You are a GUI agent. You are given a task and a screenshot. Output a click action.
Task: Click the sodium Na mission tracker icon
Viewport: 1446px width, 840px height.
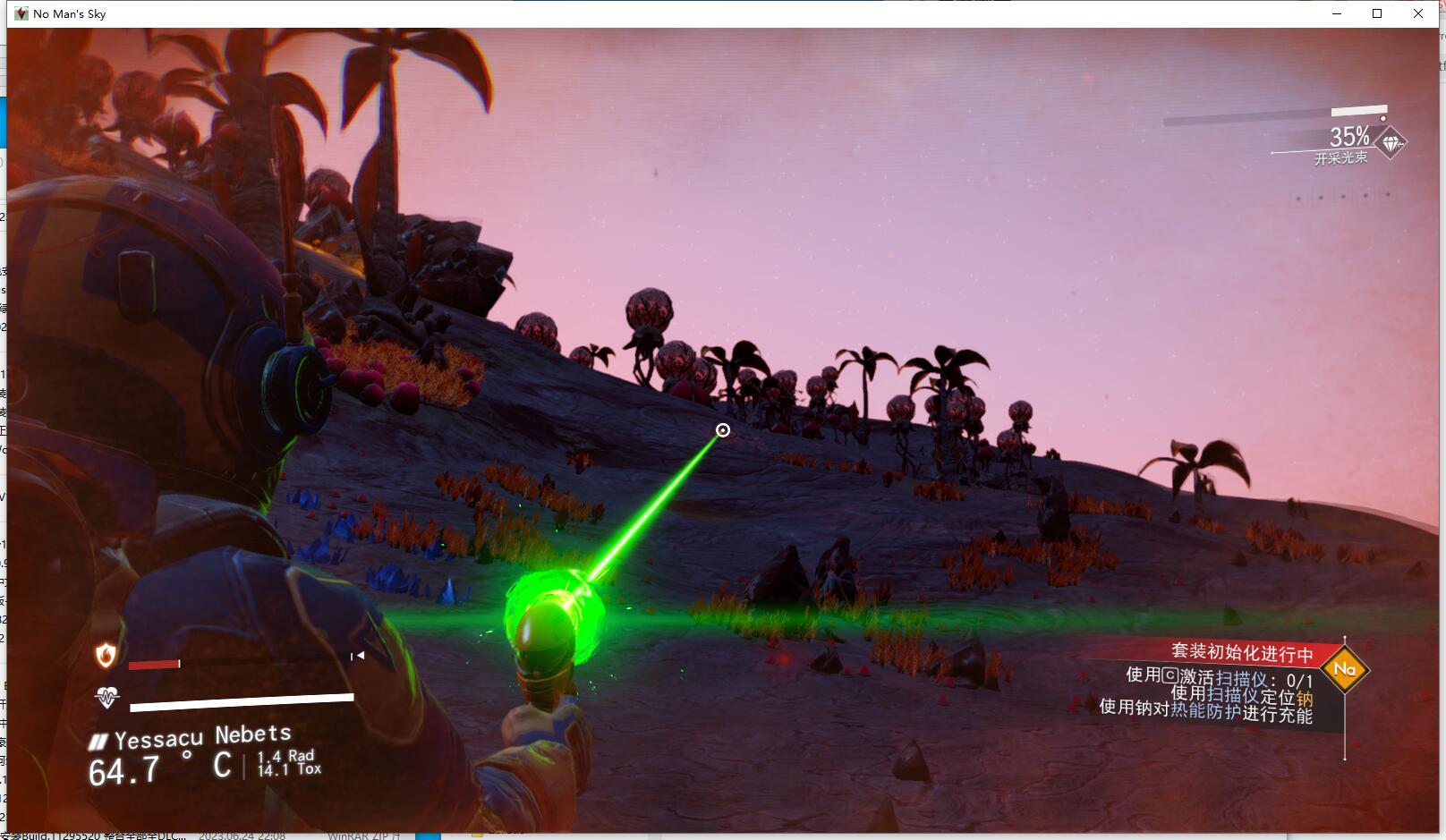click(x=1344, y=669)
